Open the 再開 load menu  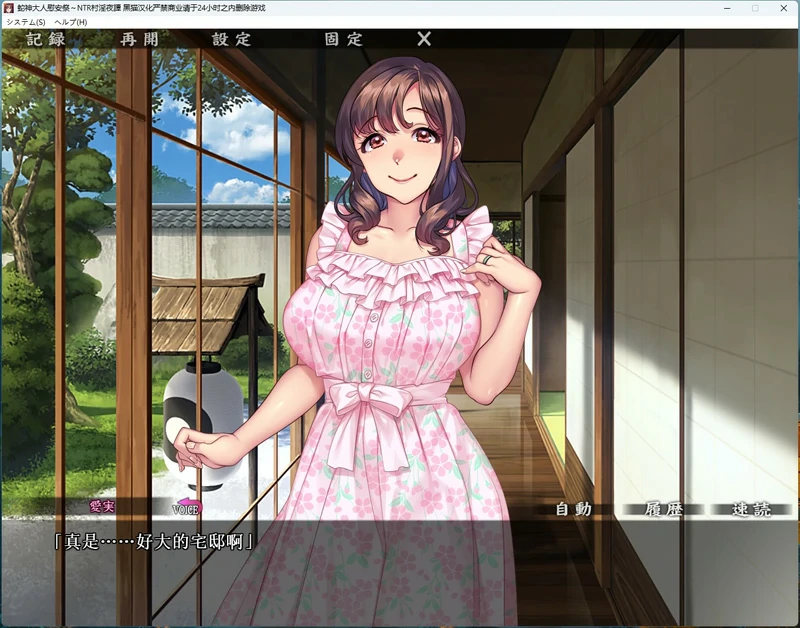(139, 39)
